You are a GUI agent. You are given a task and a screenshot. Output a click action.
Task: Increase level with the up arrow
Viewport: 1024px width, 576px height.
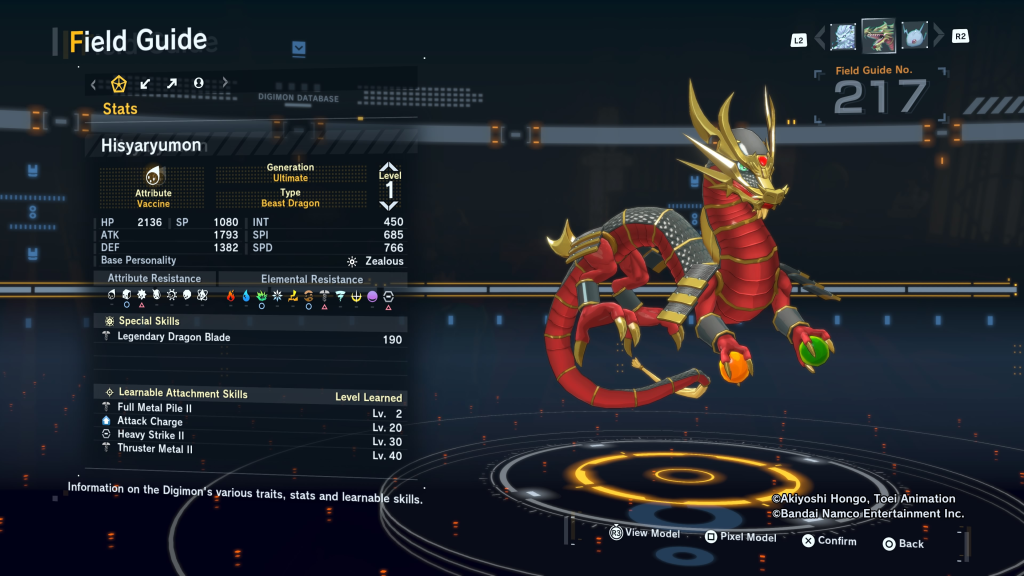point(389,170)
